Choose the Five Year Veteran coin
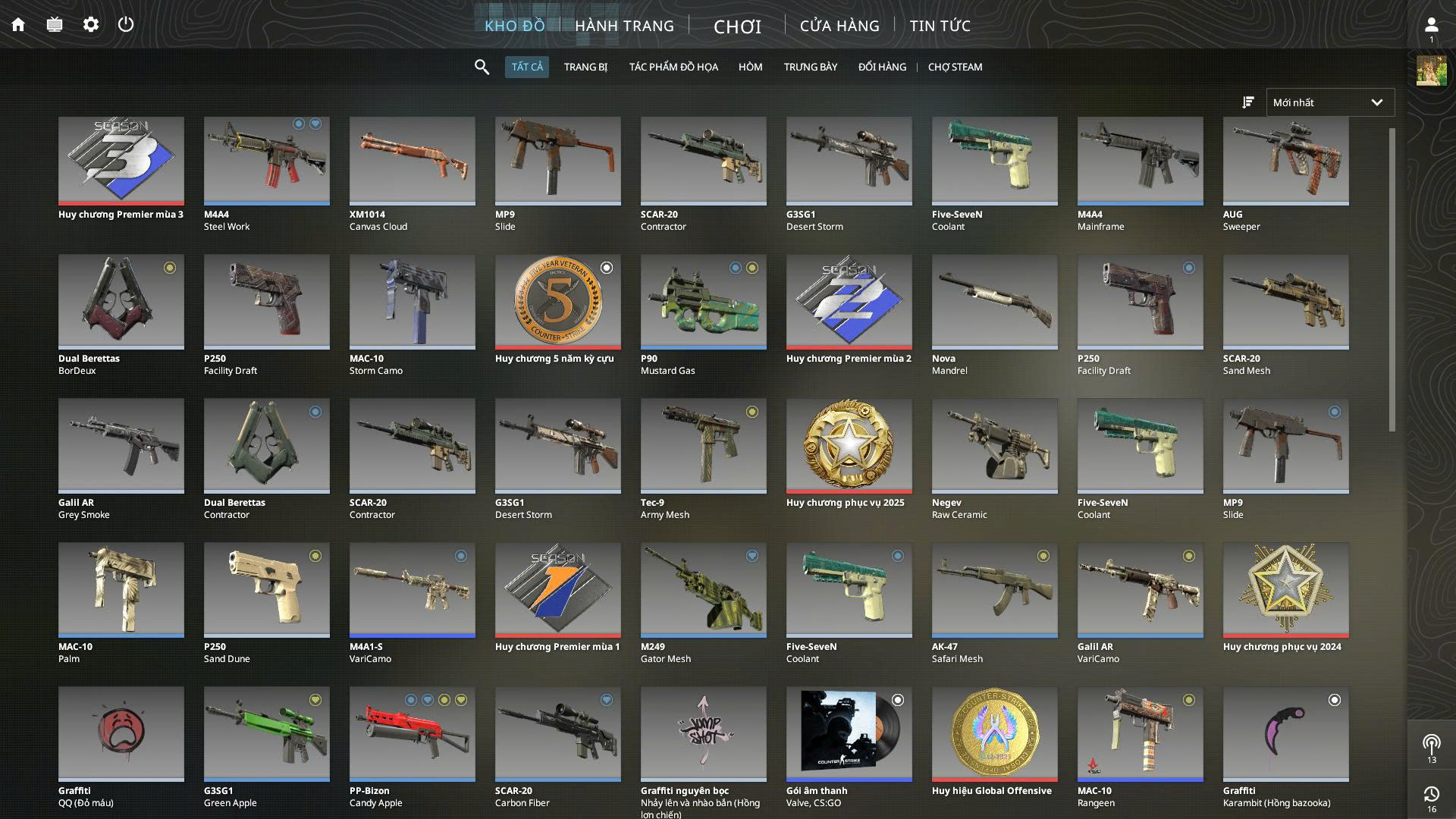1456x819 pixels. tap(557, 302)
